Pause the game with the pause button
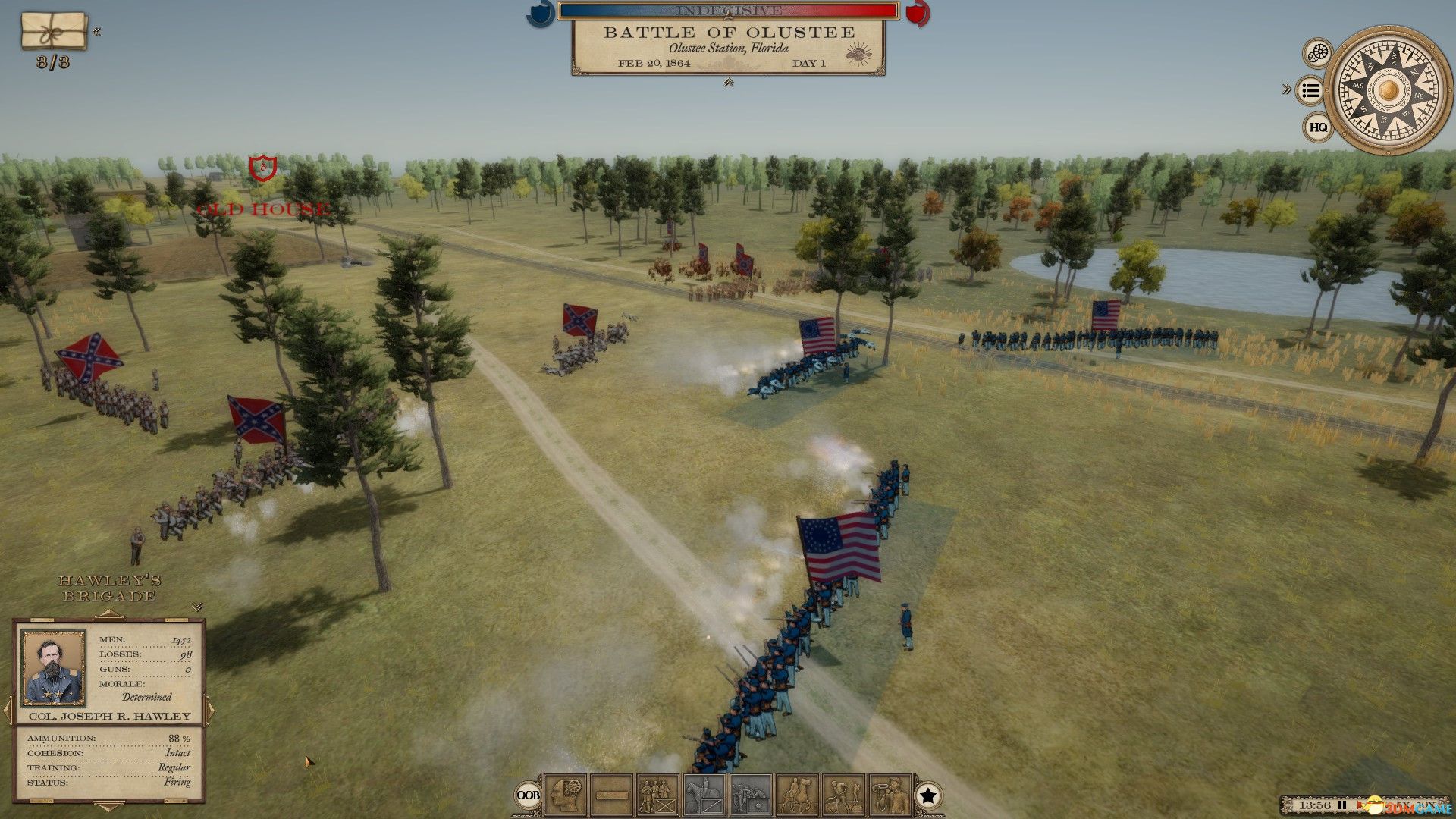This screenshot has height=819, width=1456. (x=1343, y=805)
